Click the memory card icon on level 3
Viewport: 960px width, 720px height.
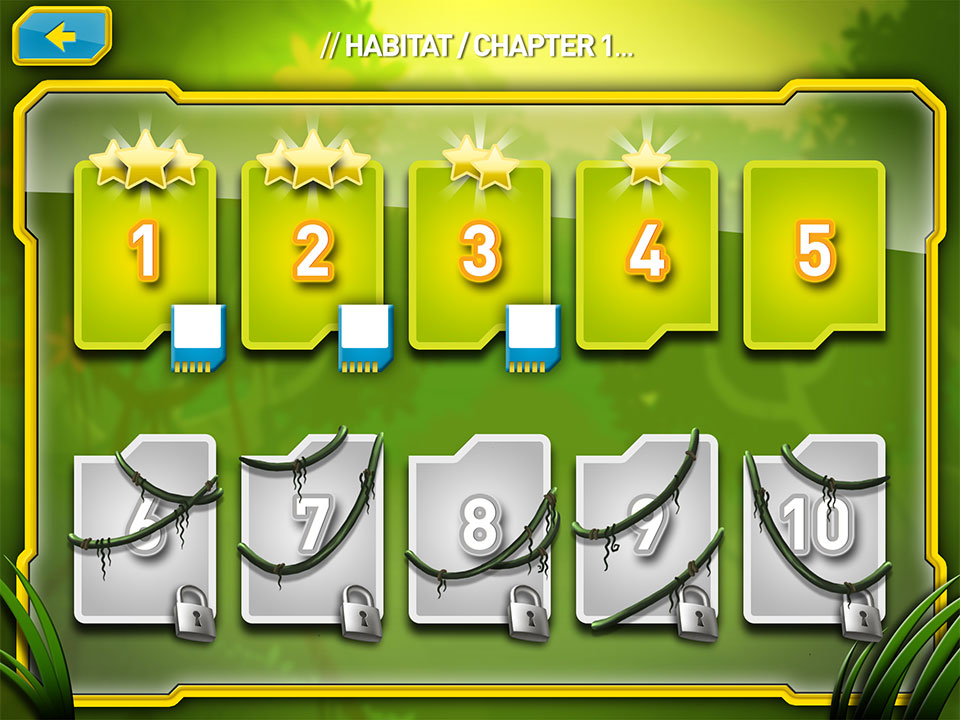click(x=534, y=338)
